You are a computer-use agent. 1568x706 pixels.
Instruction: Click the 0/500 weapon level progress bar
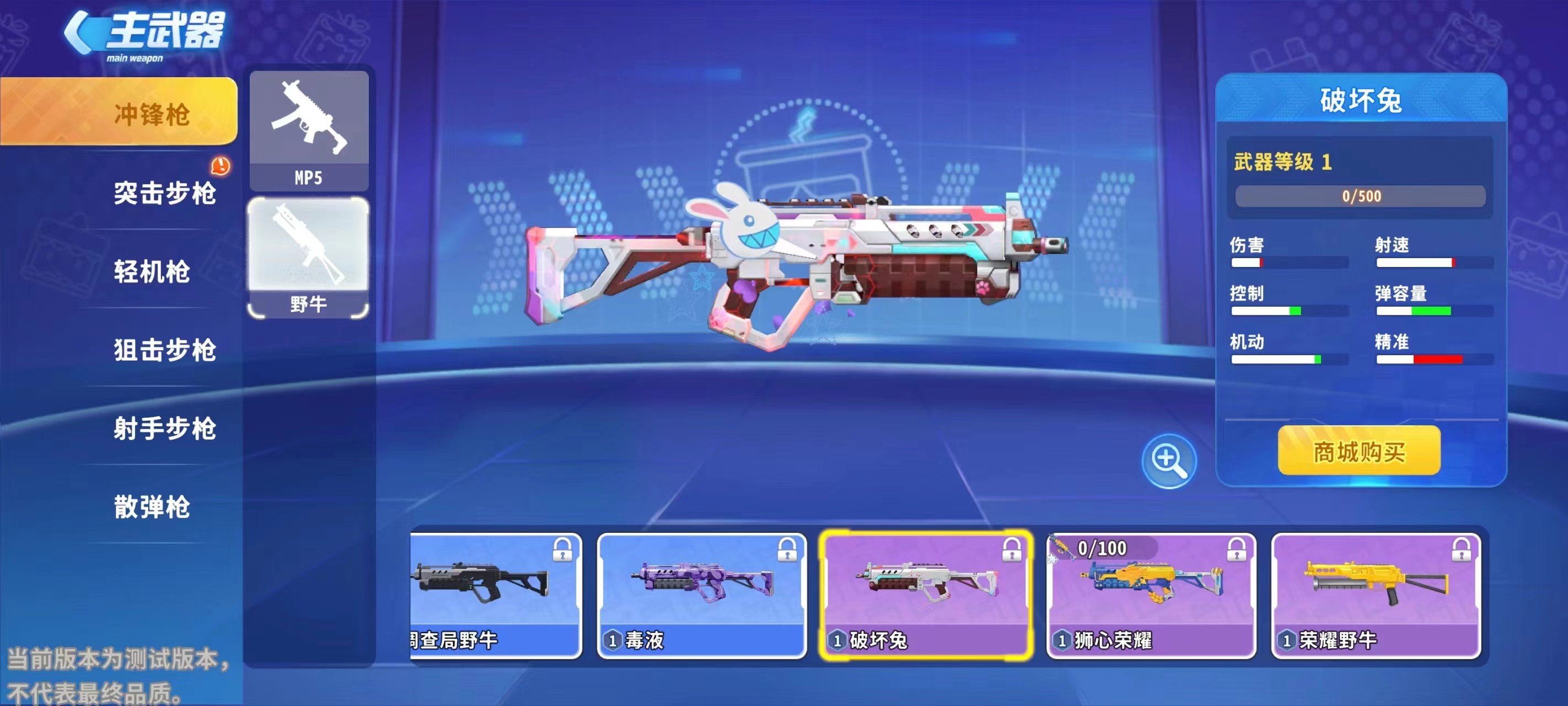[x=1361, y=196]
